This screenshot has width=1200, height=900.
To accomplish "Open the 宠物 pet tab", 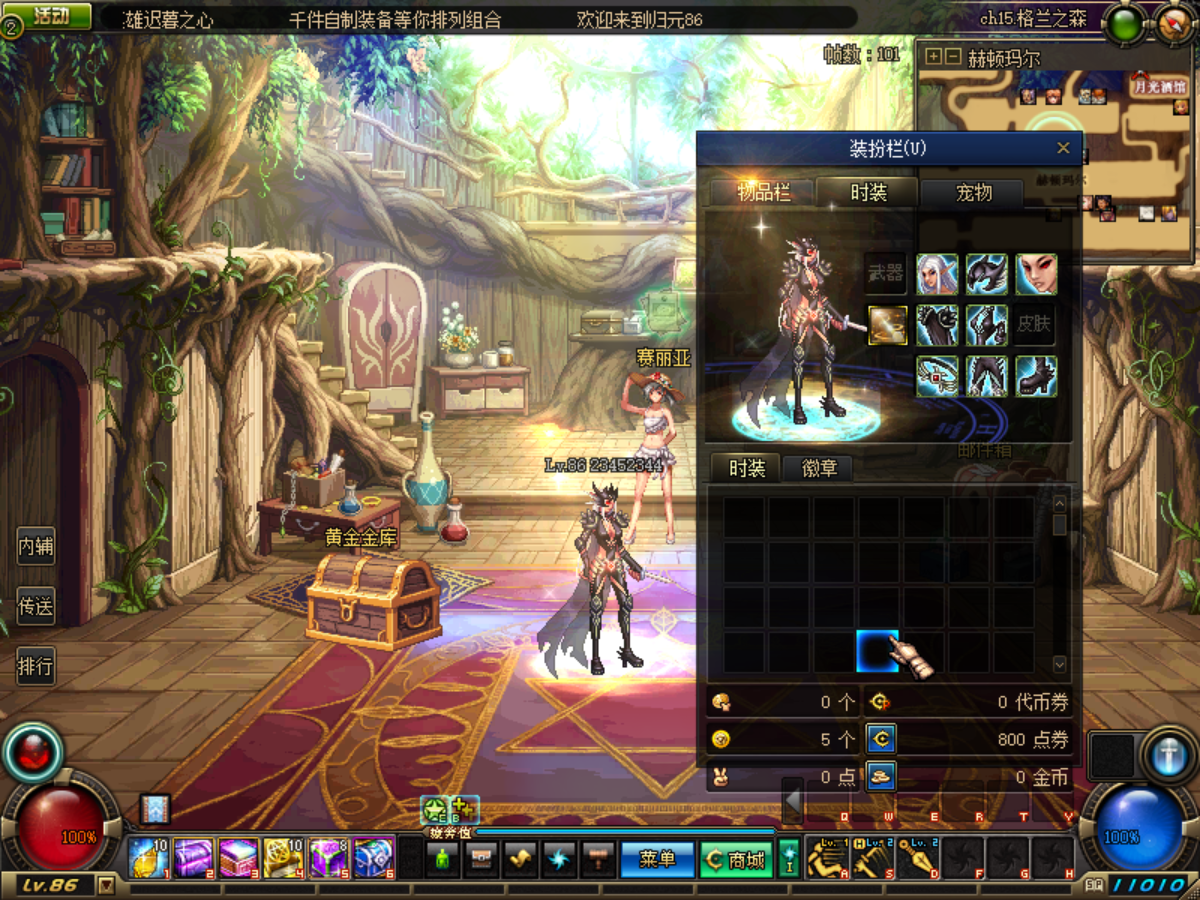I will pyautogui.click(x=973, y=192).
